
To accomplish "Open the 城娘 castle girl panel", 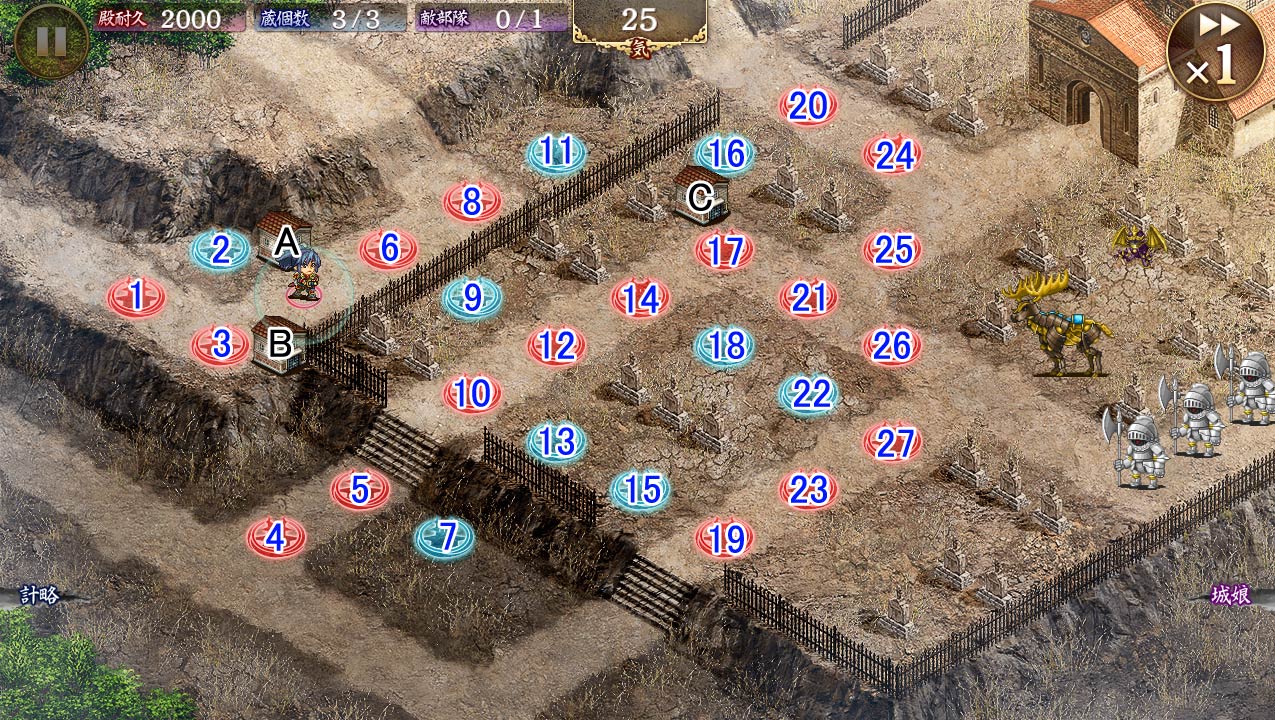I will (x=1231, y=596).
